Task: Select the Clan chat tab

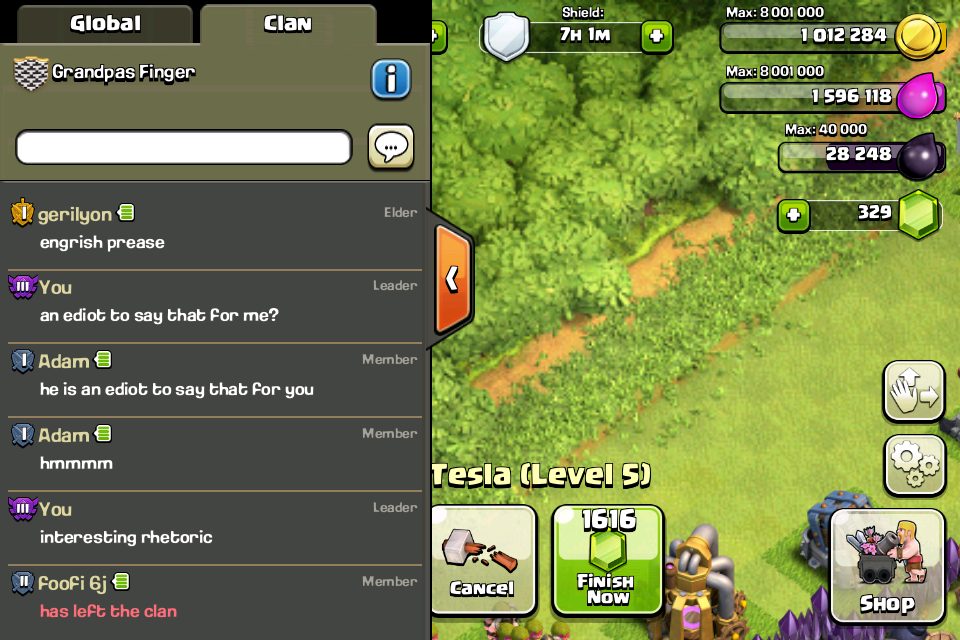Action: [x=288, y=23]
